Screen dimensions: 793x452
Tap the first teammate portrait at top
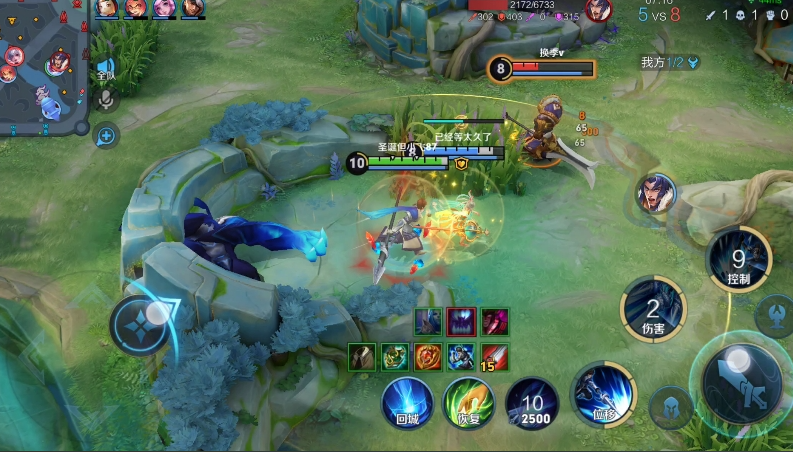107,9
